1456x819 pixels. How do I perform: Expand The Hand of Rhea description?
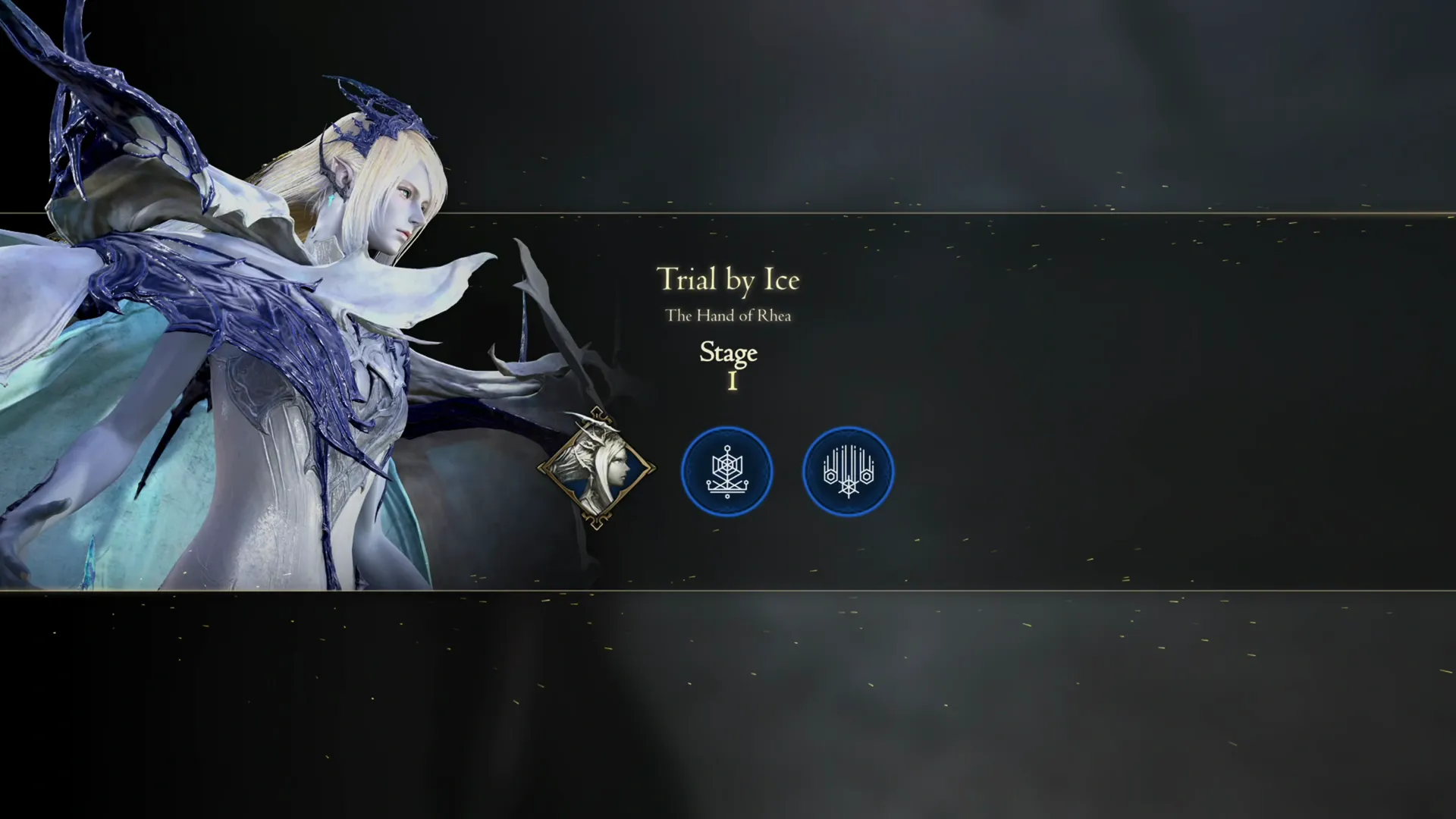pos(728,315)
